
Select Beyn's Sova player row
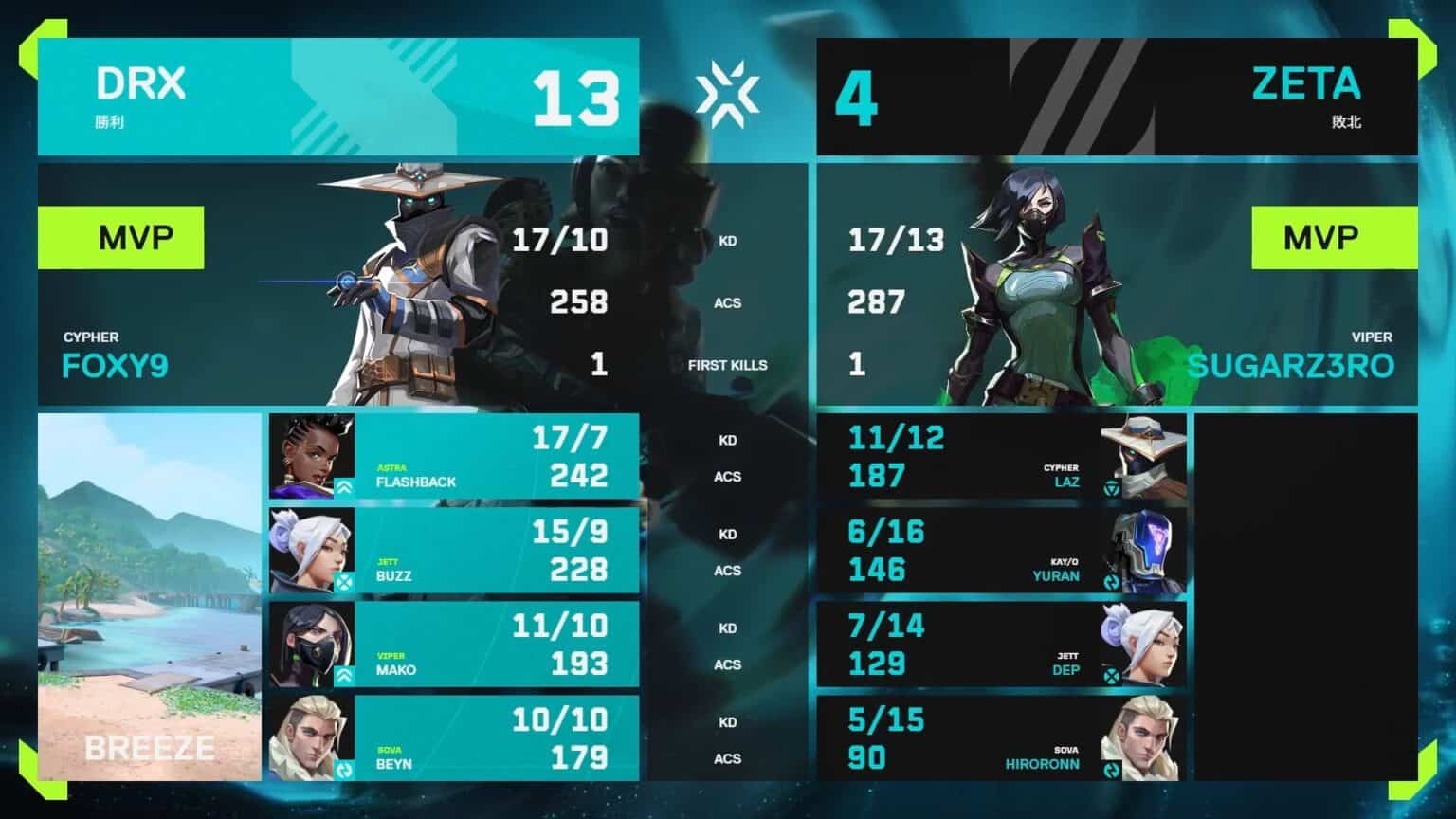[453, 737]
